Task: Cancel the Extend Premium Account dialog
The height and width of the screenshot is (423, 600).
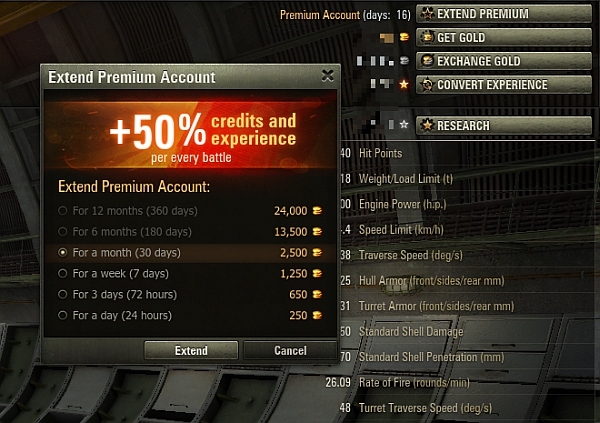Action: pos(290,351)
